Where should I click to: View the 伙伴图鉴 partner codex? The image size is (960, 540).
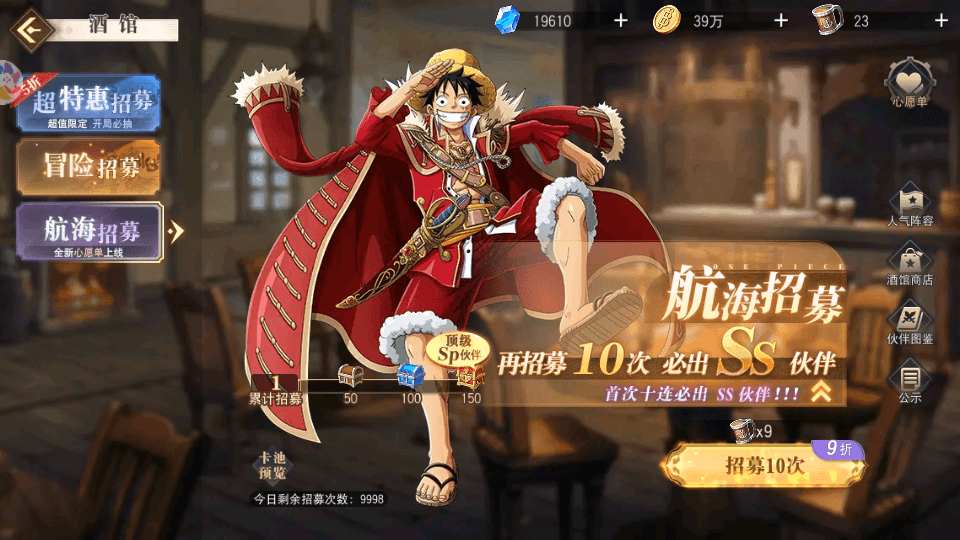tap(910, 323)
